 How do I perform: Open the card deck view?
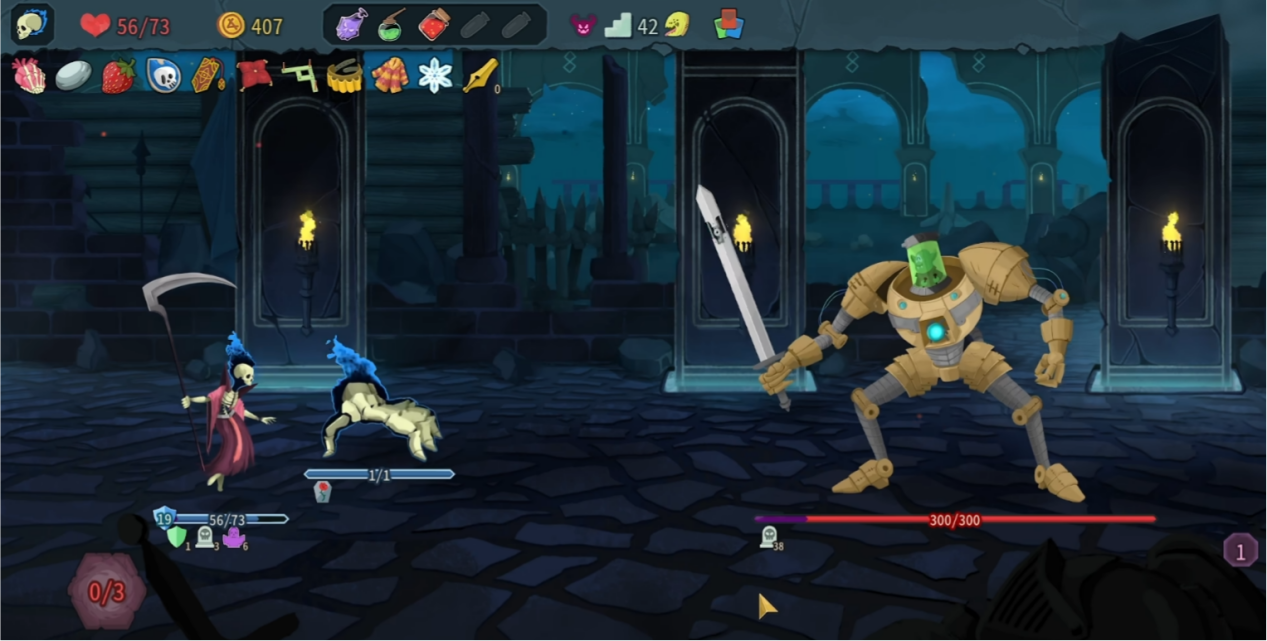730,25
